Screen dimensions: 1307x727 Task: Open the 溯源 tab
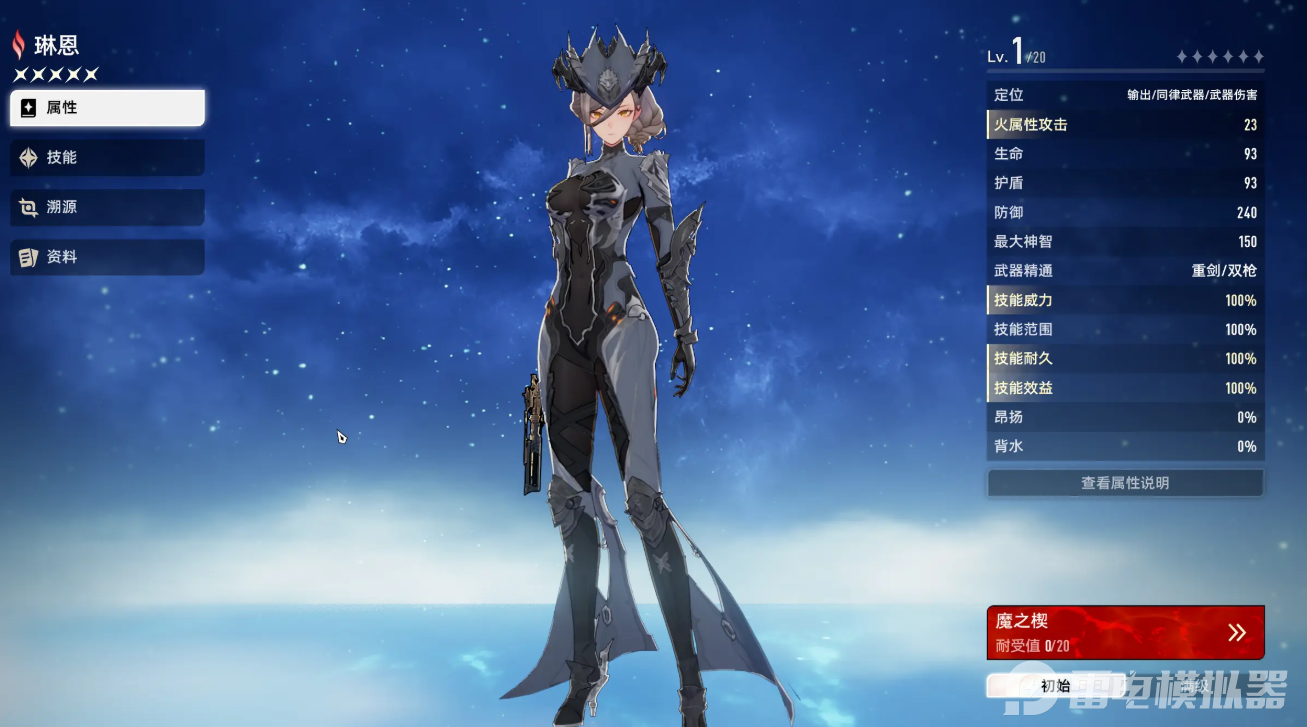pyautogui.click(x=107, y=207)
